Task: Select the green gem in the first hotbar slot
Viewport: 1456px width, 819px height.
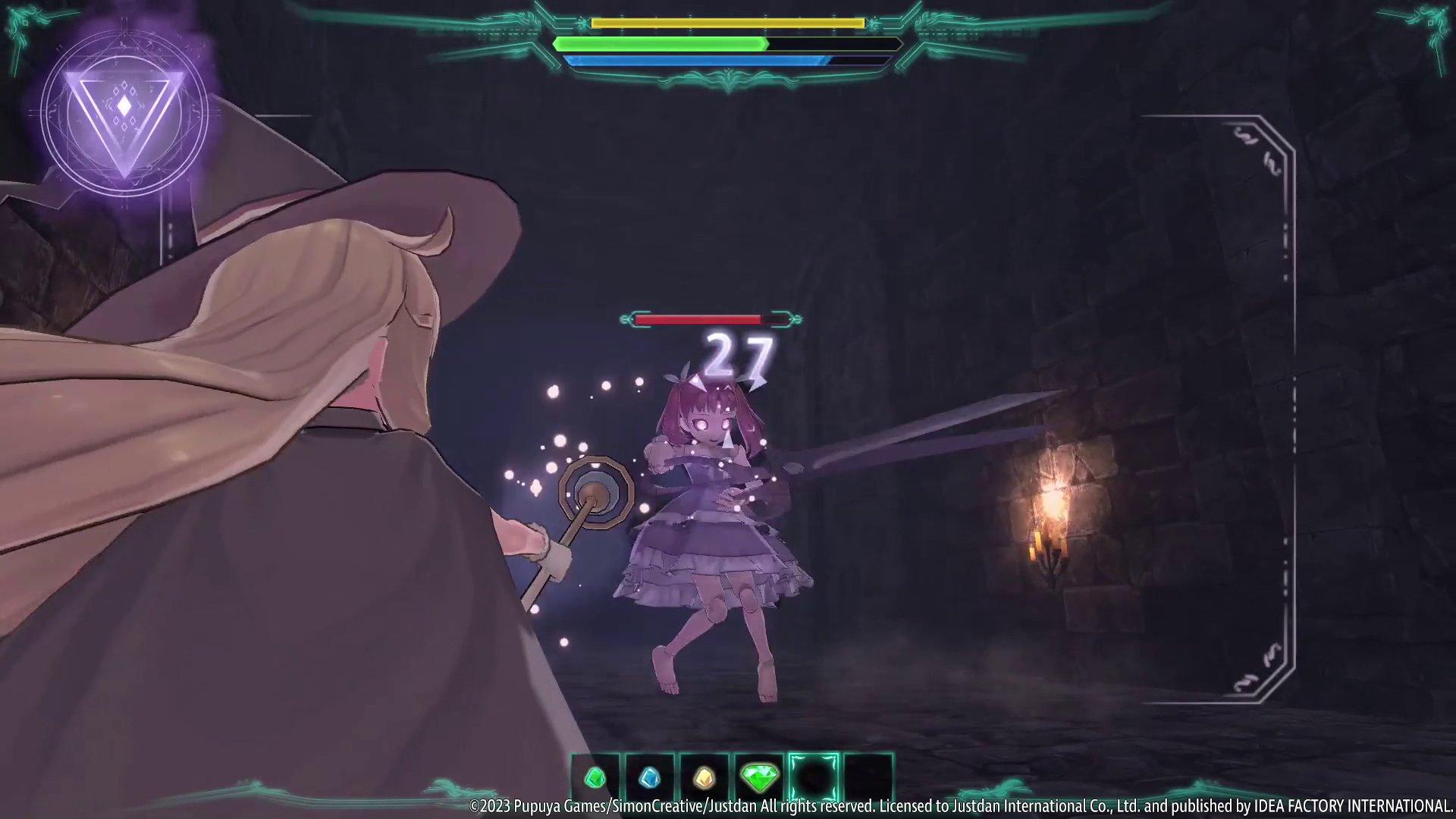Action: tap(595, 777)
